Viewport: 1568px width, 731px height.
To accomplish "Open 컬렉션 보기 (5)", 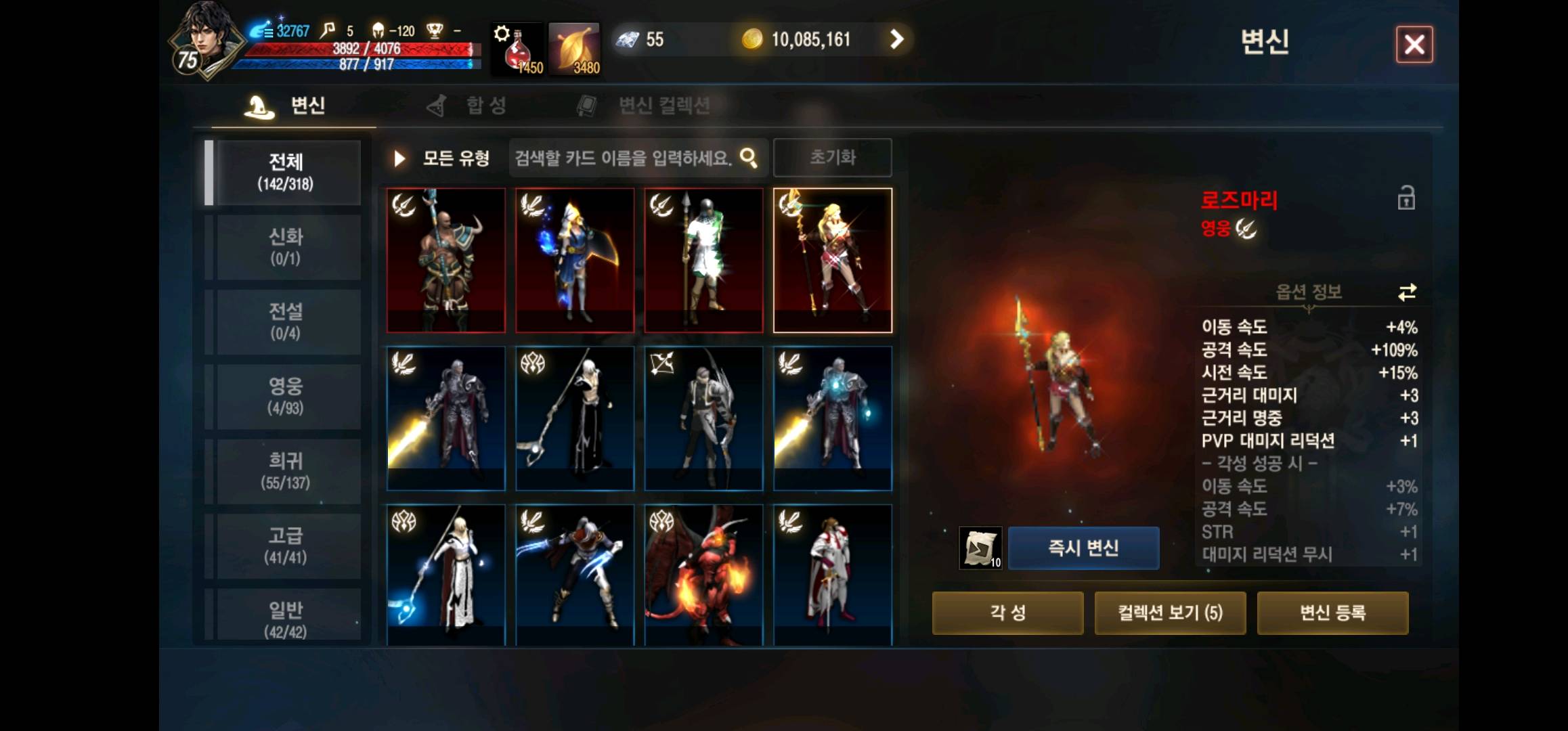I will (1170, 613).
